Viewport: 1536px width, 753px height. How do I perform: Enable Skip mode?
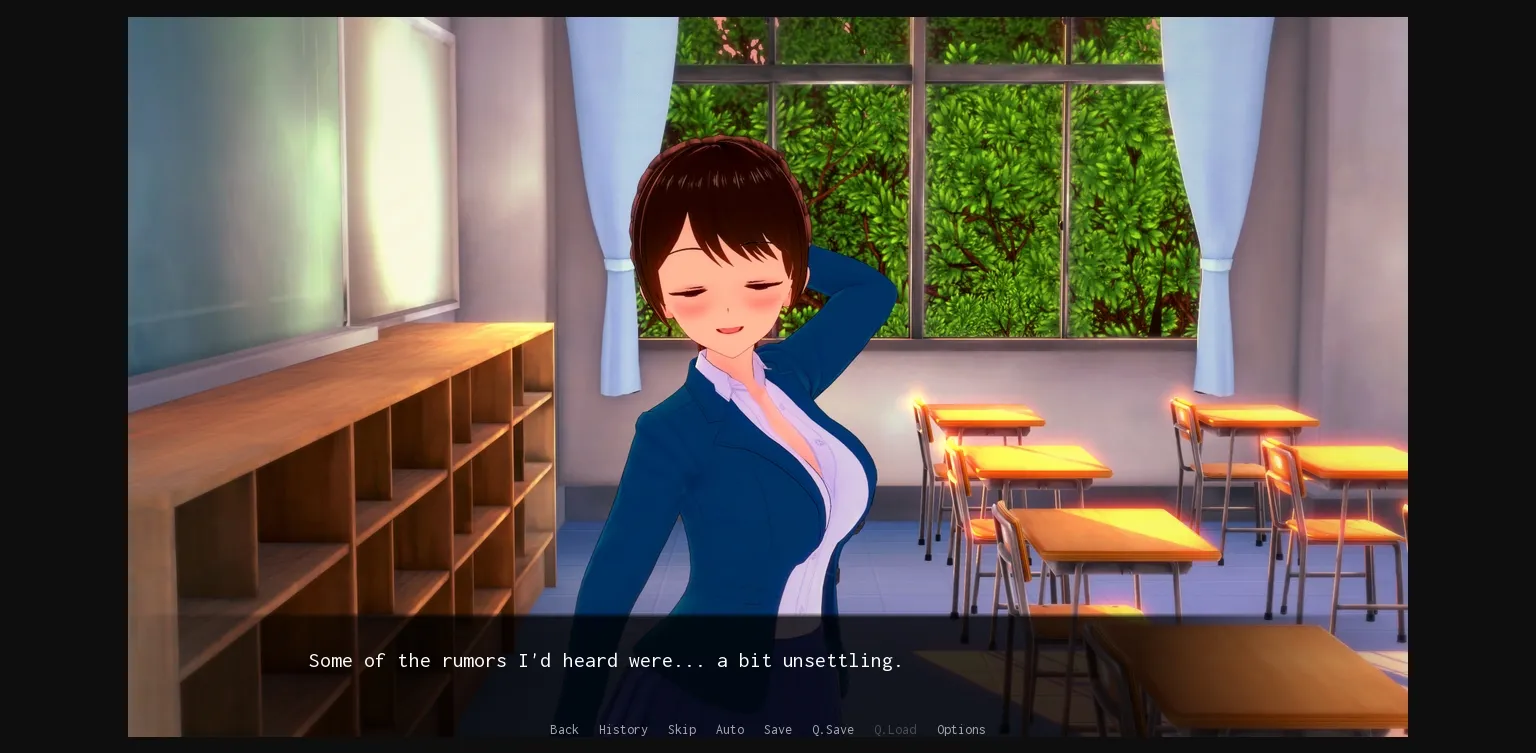[682, 729]
